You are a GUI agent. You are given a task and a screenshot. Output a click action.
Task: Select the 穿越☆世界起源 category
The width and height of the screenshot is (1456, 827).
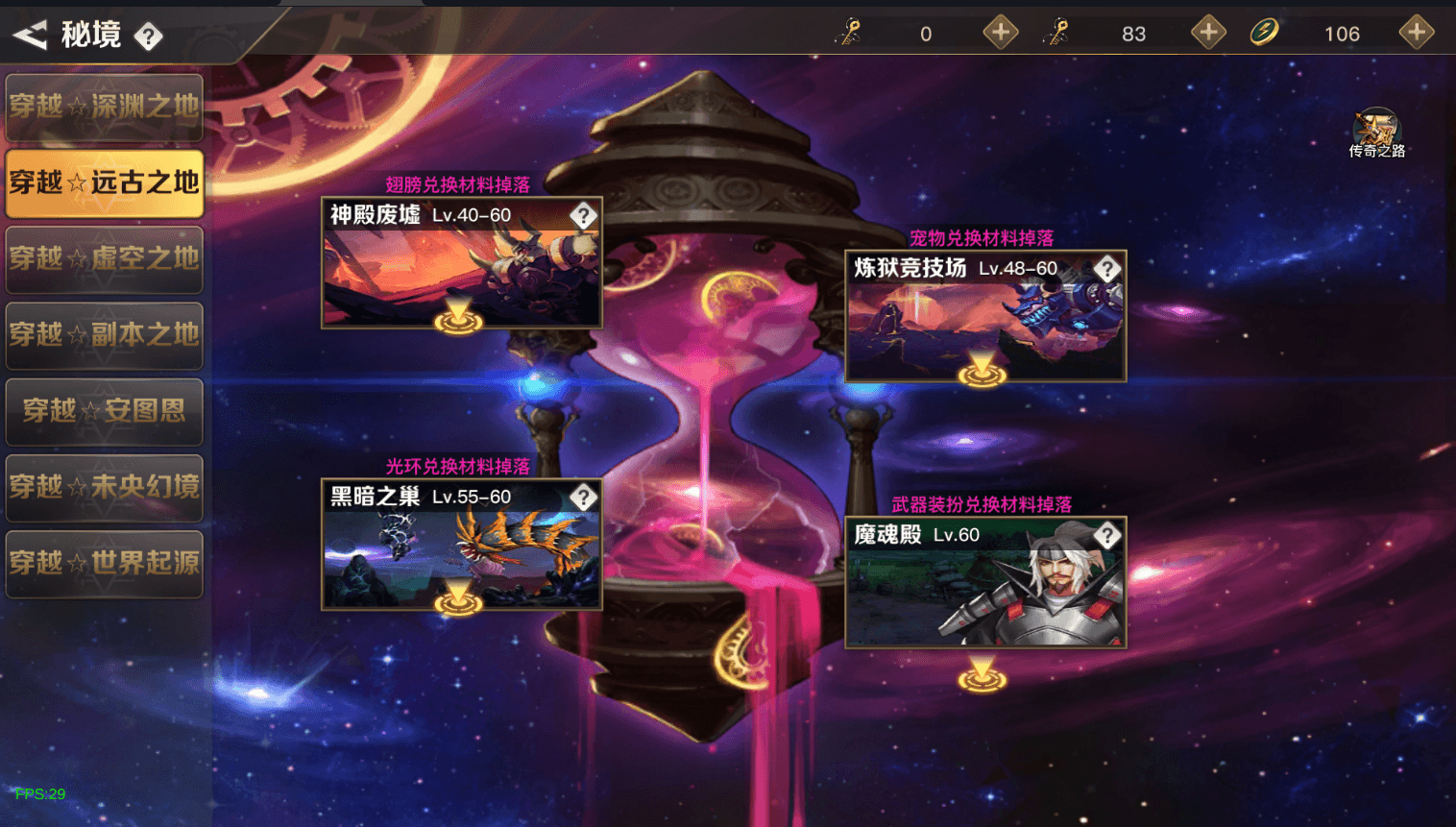pyautogui.click(x=104, y=564)
